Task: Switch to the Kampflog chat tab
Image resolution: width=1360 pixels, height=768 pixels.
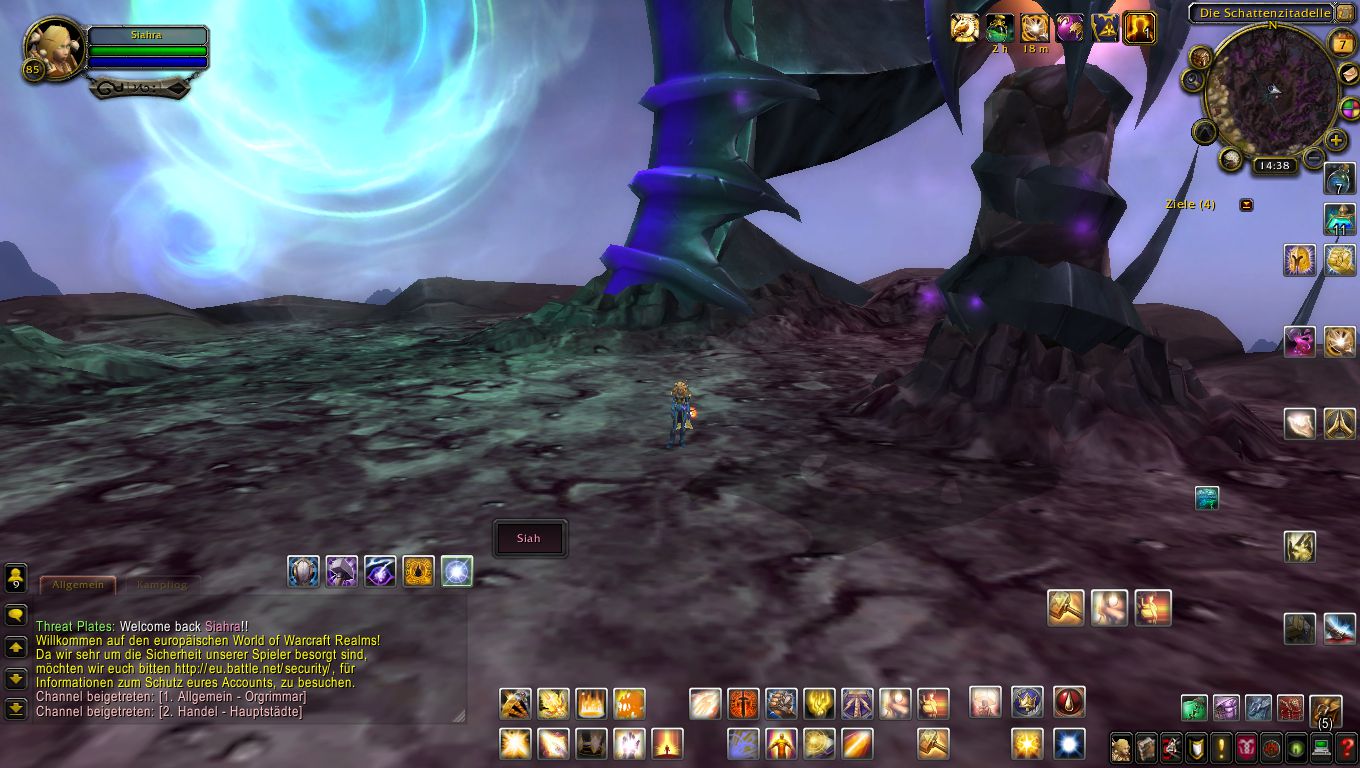Action: 164,586
